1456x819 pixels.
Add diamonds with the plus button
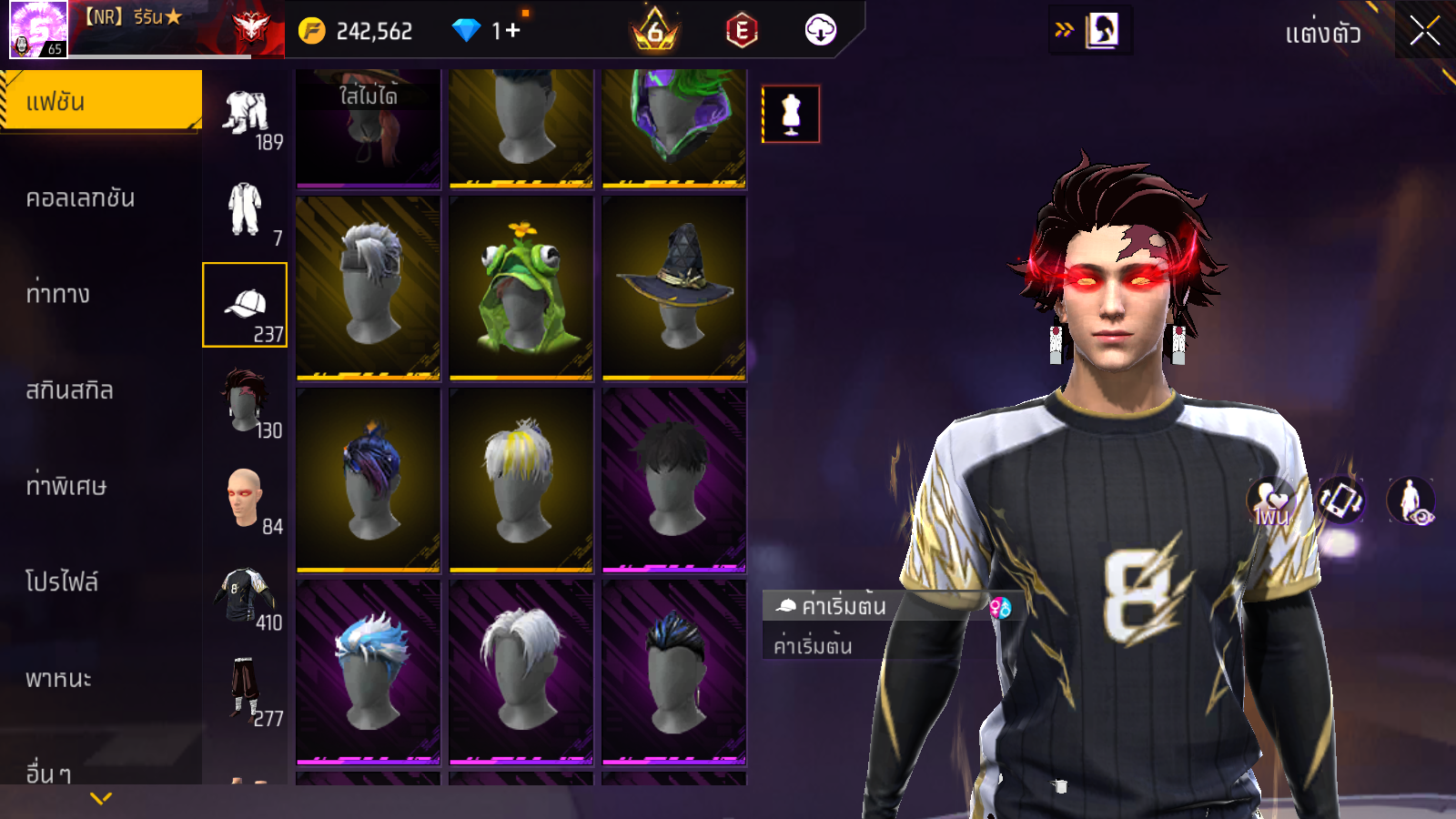(x=512, y=31)
